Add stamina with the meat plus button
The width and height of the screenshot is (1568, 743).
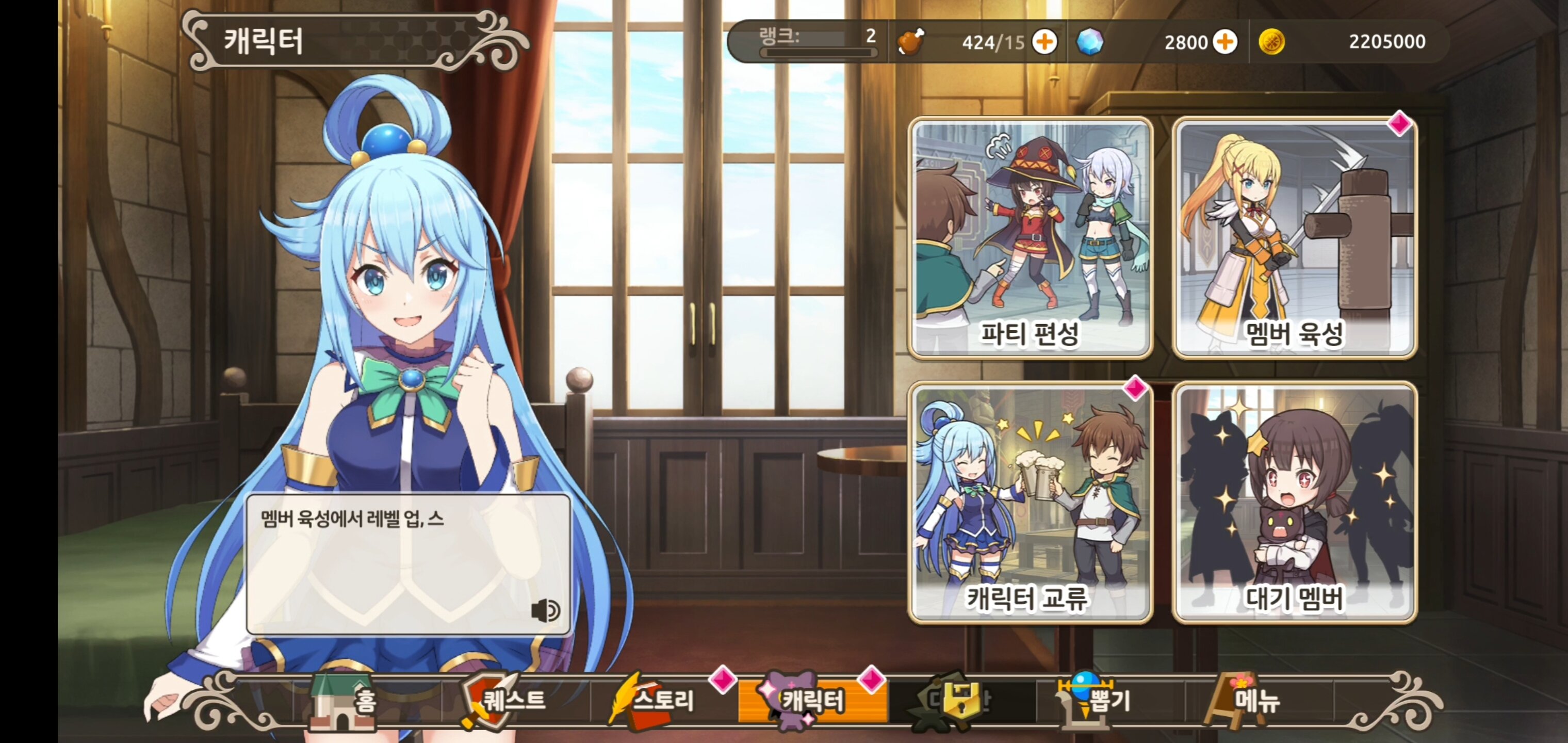tap(1044, 42)
